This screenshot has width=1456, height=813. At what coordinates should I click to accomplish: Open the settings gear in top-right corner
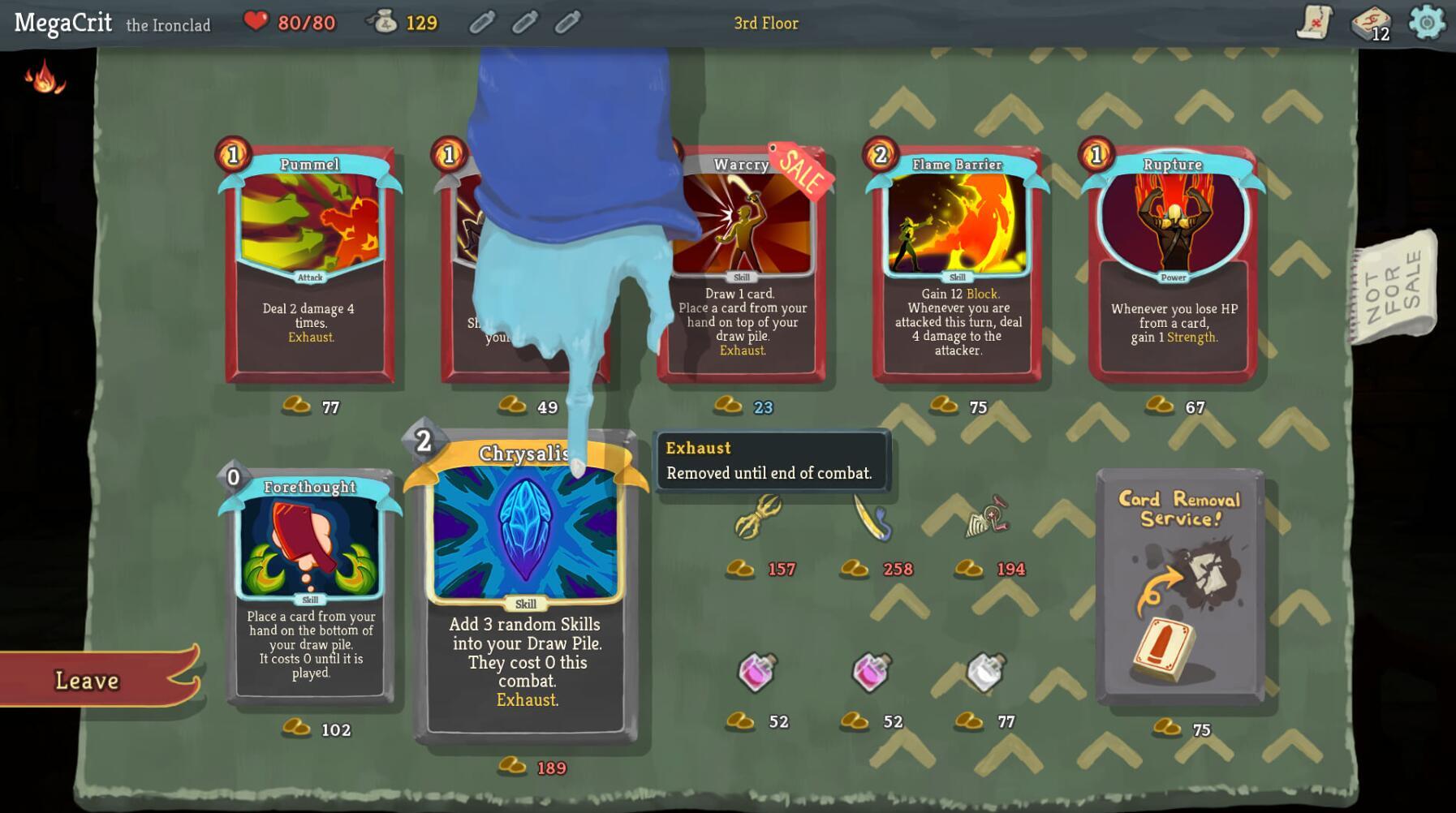[1428, 23]
